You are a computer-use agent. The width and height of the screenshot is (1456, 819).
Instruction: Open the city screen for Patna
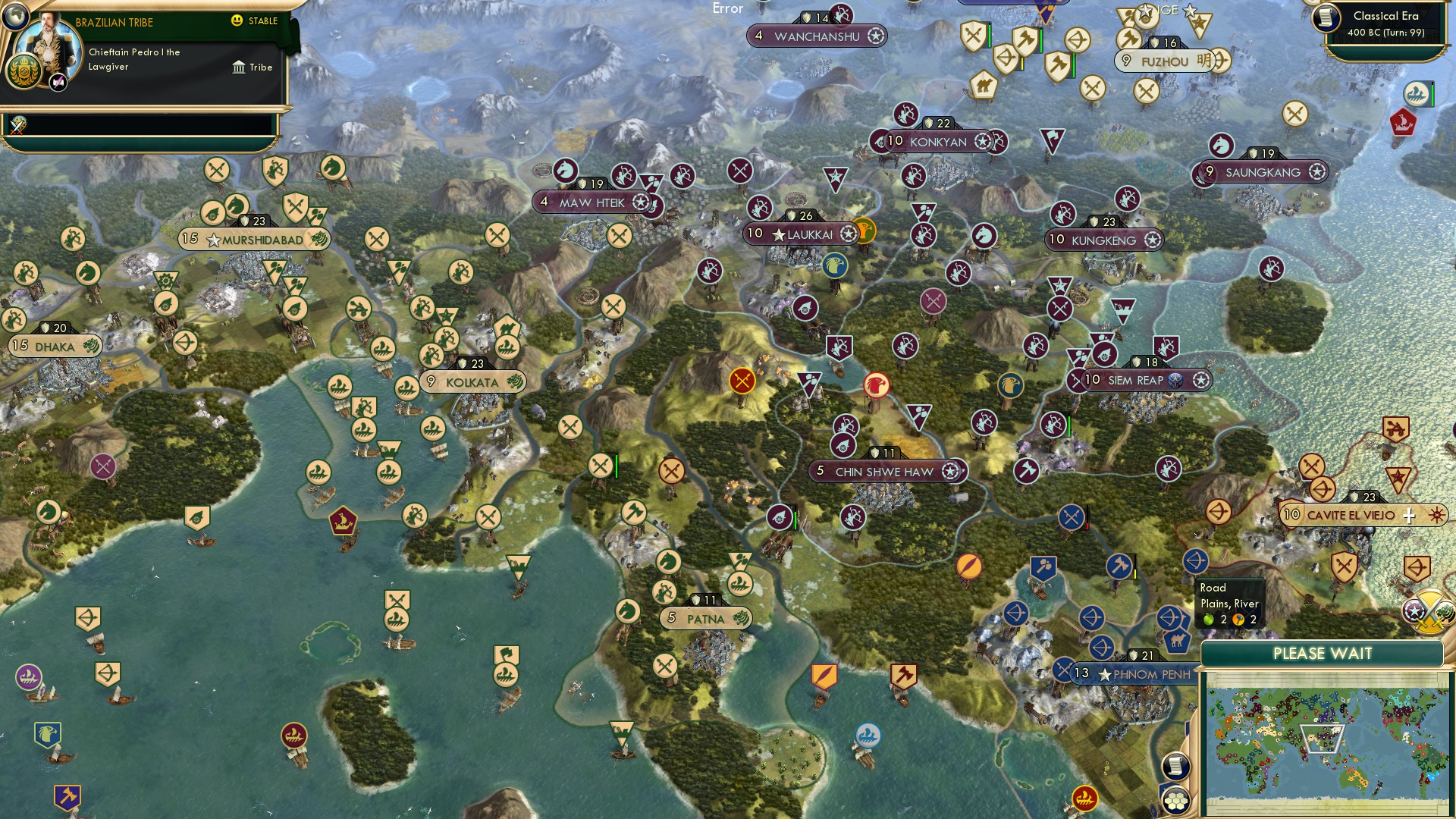[705, 619]
